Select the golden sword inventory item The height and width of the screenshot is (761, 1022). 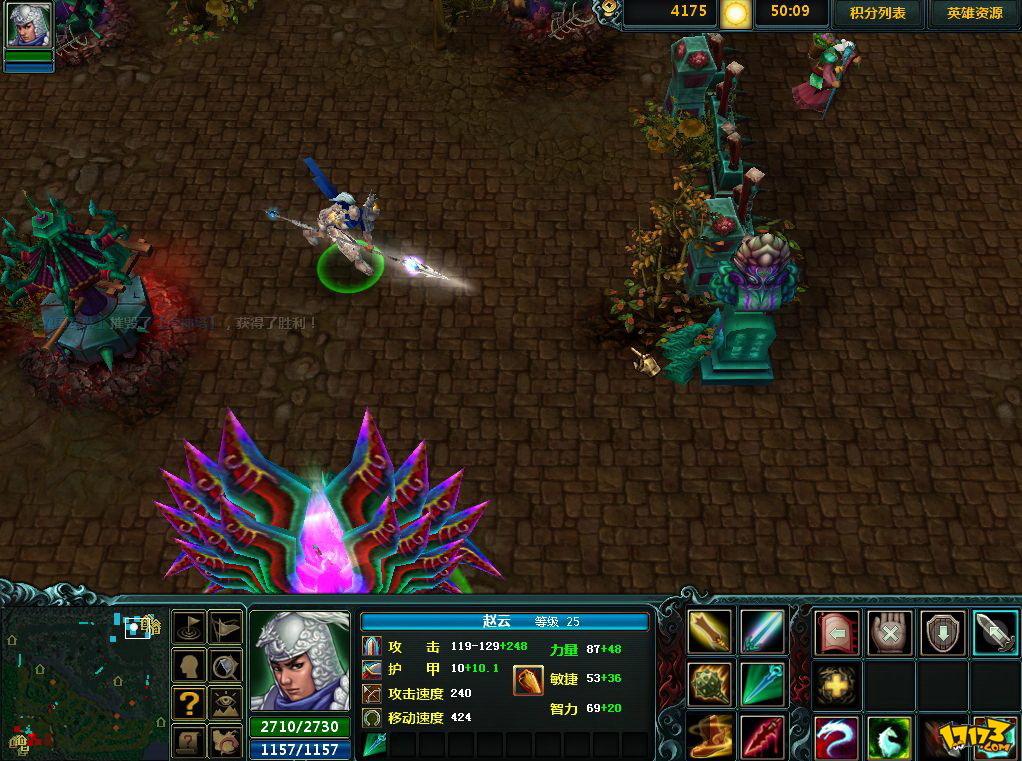click(x=709, y=631)
